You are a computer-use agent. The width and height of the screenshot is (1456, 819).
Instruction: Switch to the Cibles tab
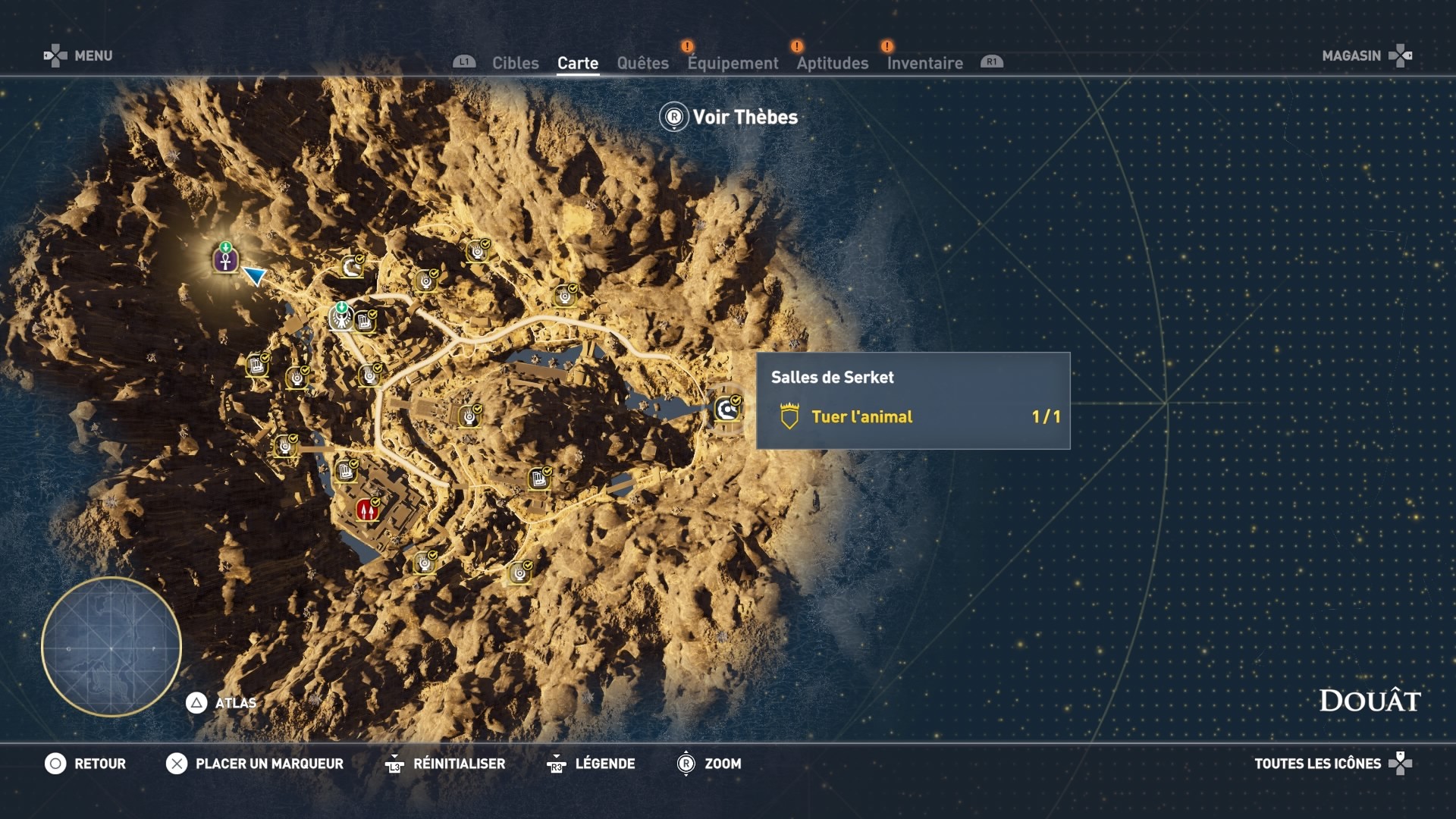[515, 63]
